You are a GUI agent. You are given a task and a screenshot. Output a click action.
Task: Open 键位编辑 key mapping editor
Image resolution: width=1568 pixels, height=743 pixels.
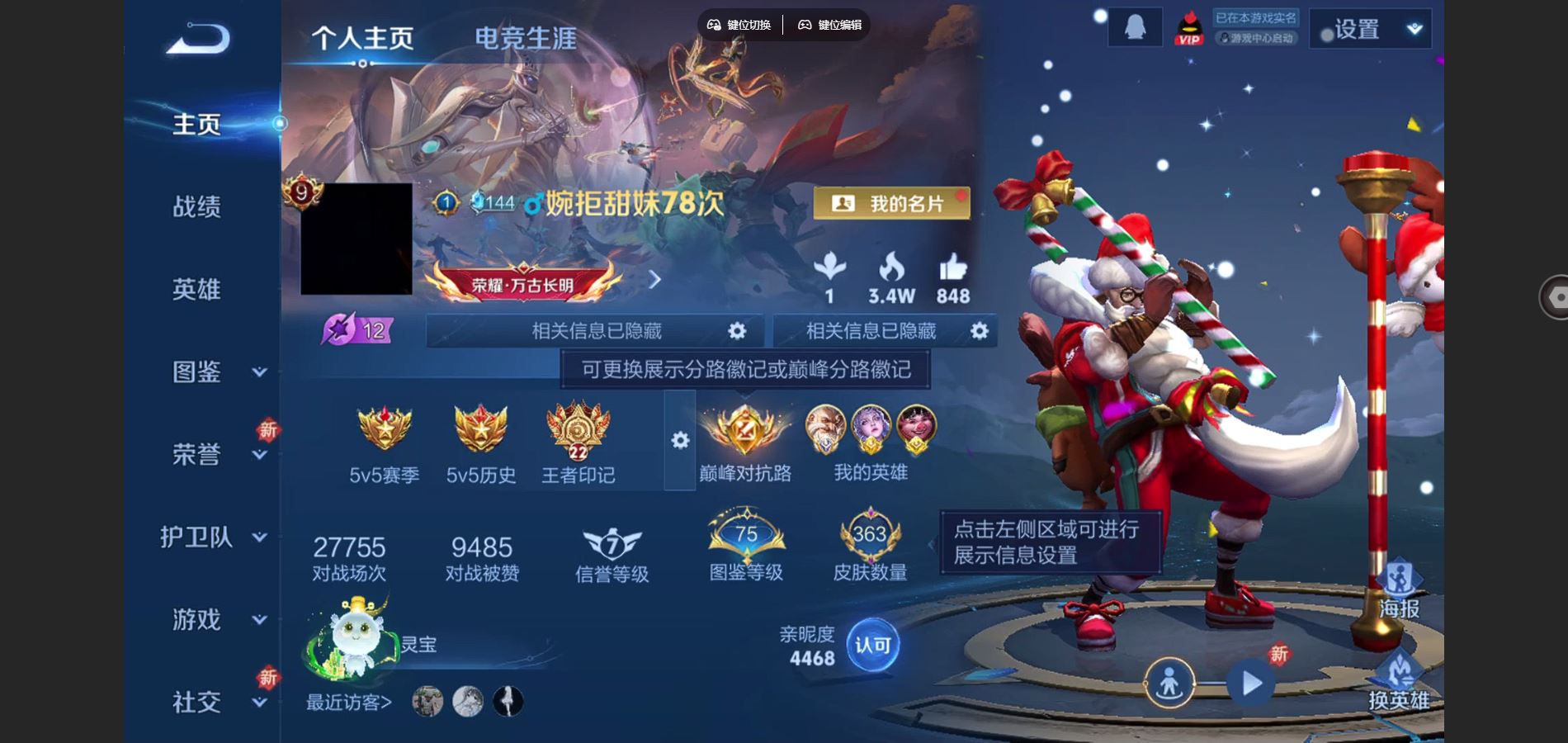coord(829,25)
